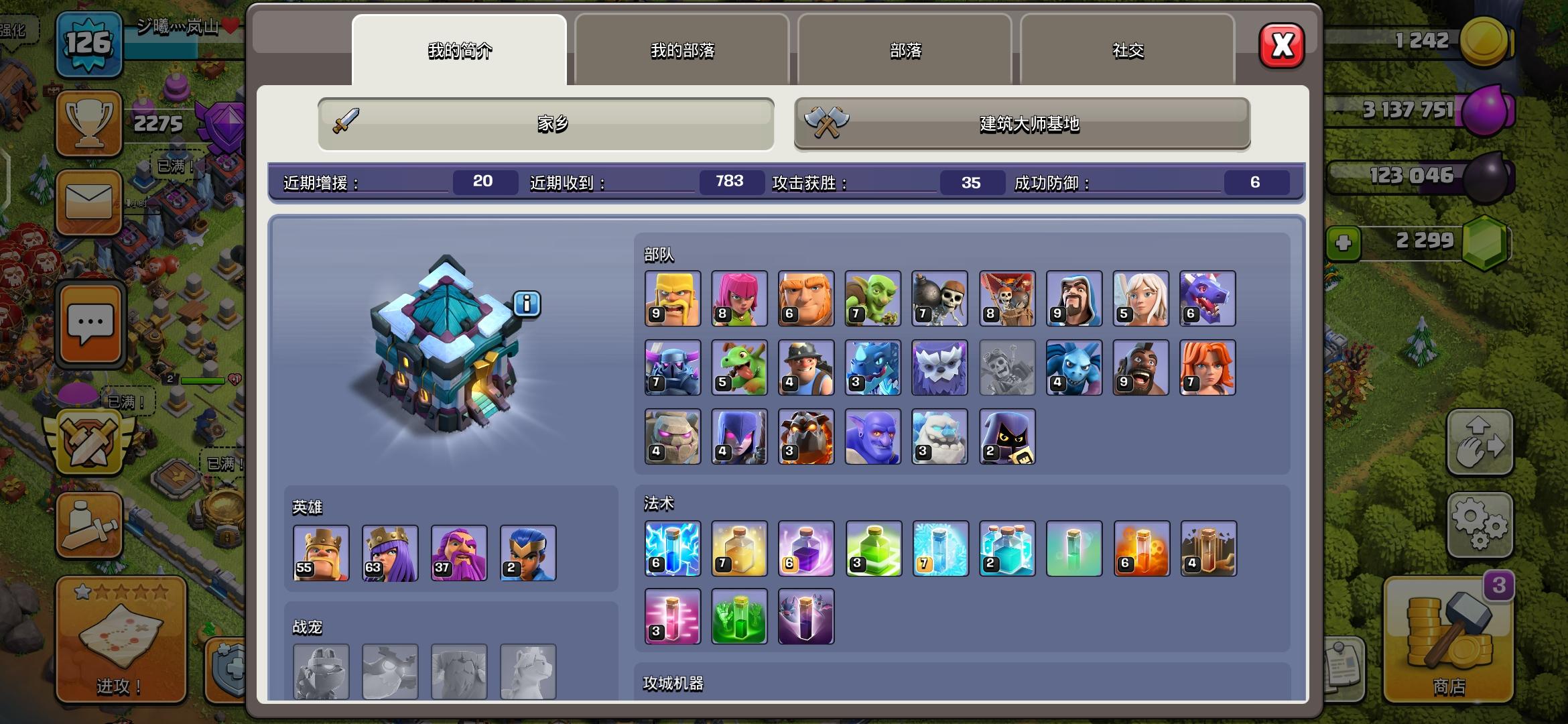Select the Barbarian King hero portrait

tap(320, 553)
